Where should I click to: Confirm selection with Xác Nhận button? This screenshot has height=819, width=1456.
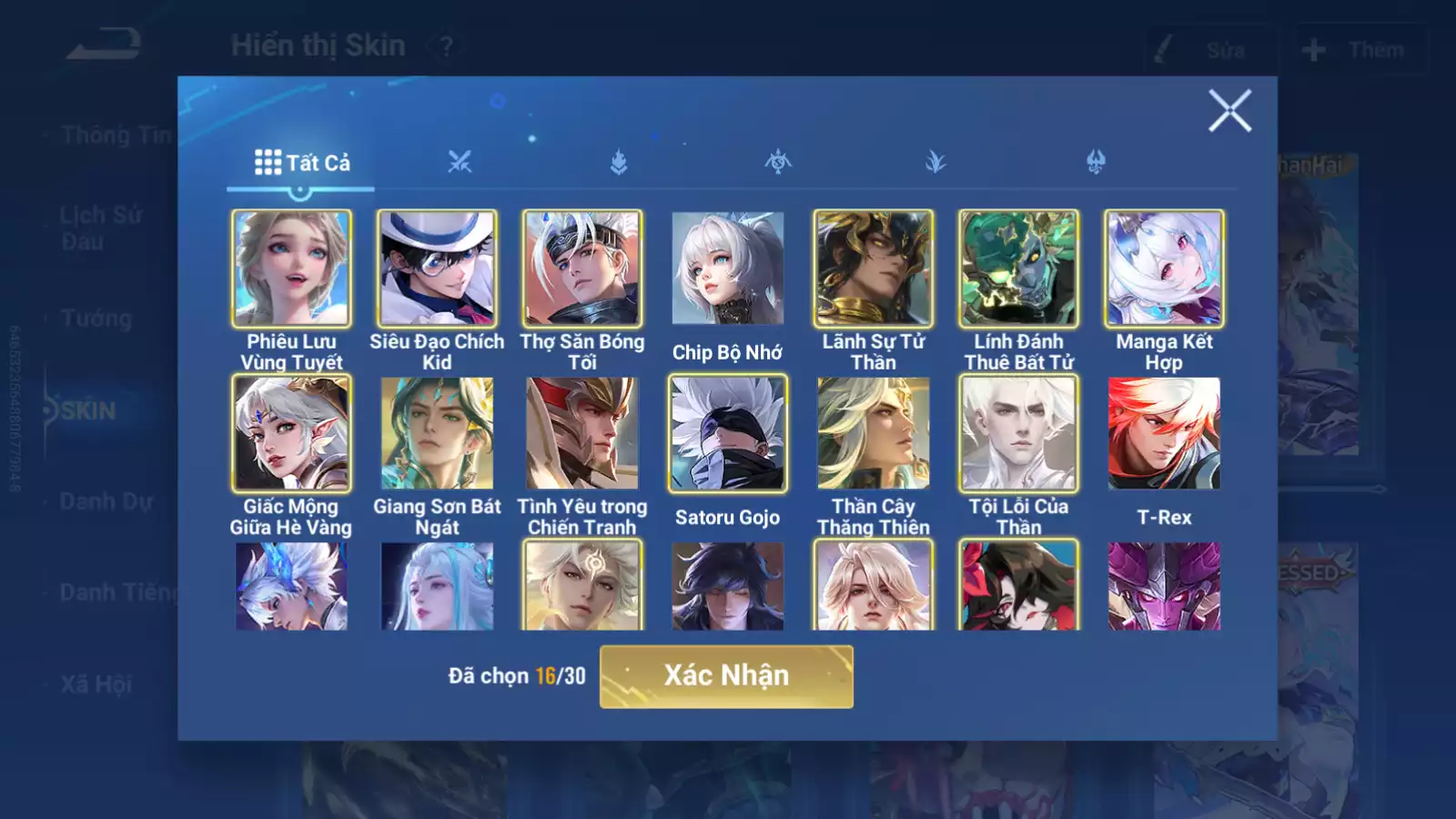pyautogui.click(x=726, y=676)
